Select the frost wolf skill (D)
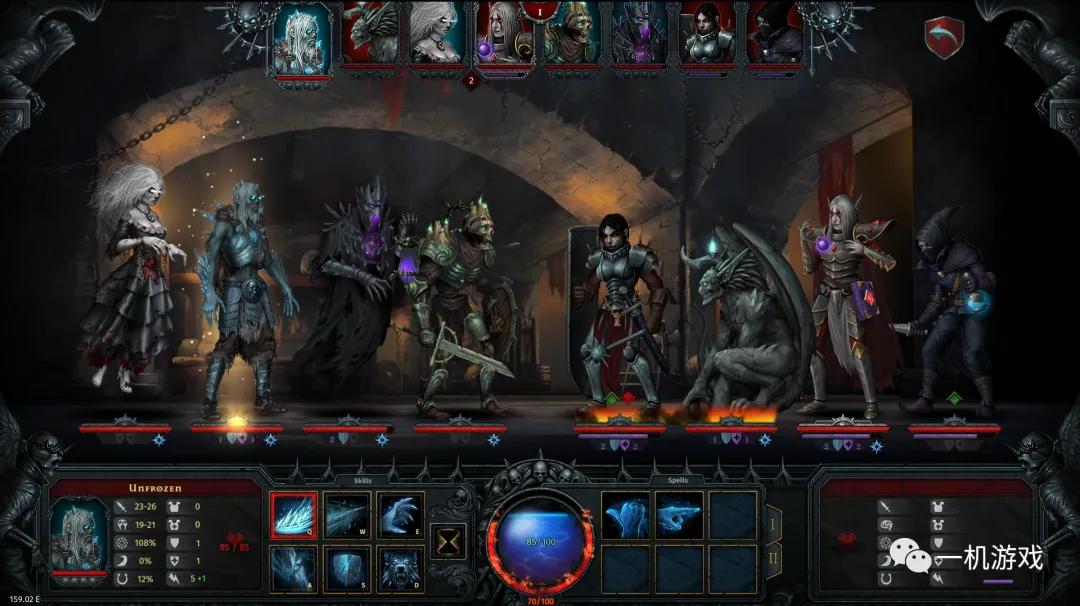The width and height of the screenshot is (1080, 606). click(400, 568)
